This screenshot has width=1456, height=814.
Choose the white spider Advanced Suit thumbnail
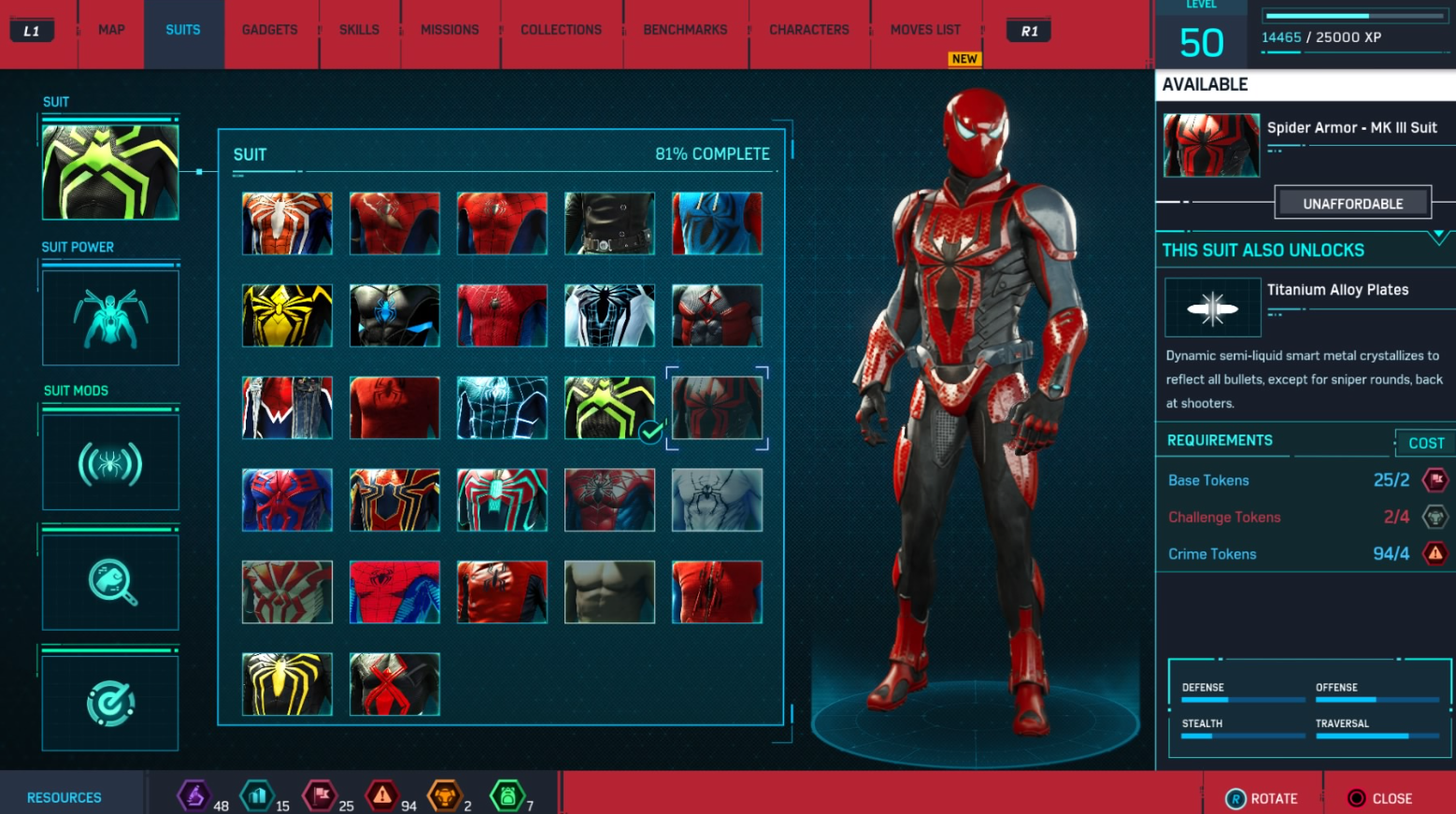tap(287, 223)
